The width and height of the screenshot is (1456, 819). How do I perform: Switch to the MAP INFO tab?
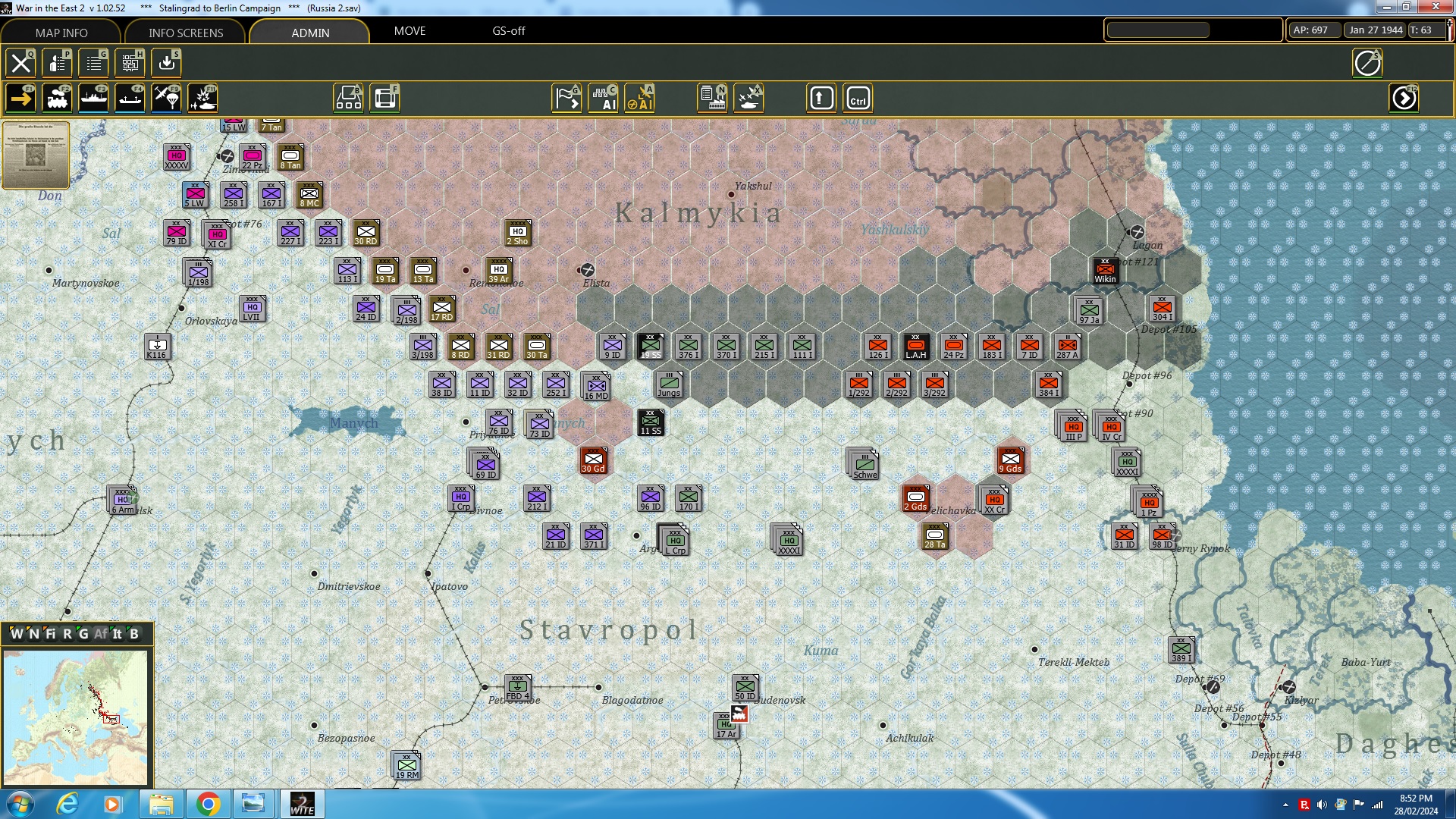(61, 33)
